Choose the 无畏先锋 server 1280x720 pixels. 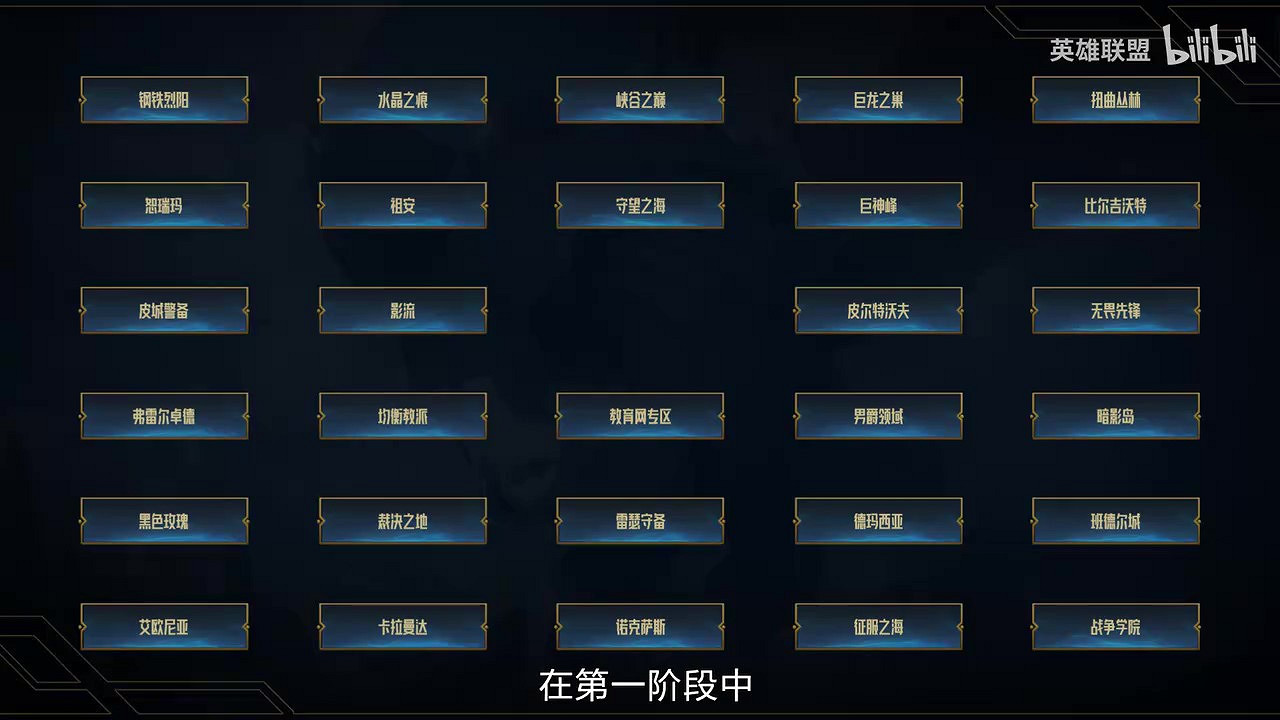1116,311
